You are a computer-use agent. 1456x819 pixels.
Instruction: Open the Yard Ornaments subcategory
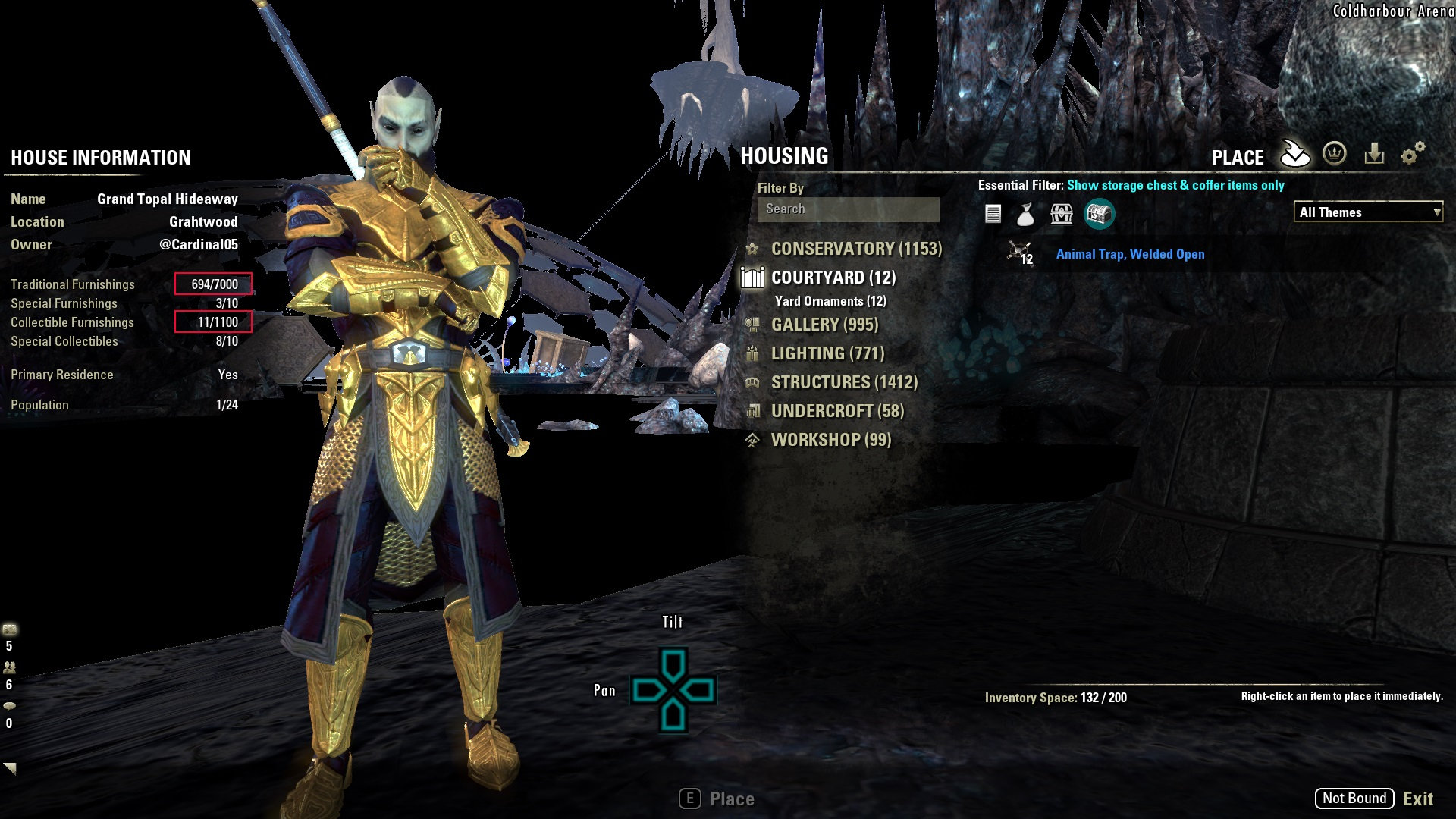830,301
